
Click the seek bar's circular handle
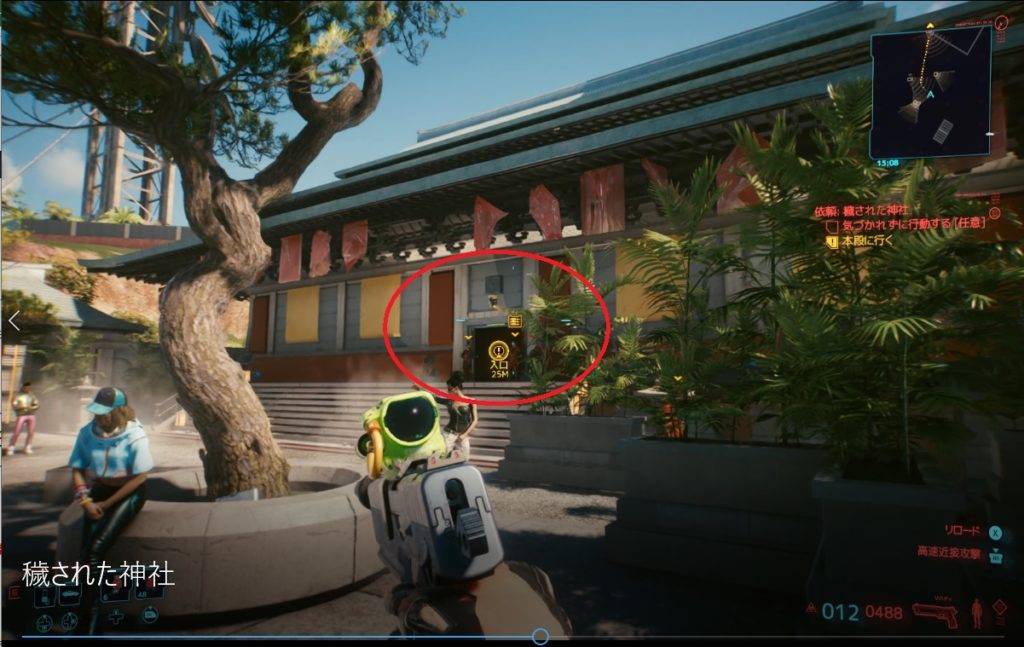click(x=540, y=636)
